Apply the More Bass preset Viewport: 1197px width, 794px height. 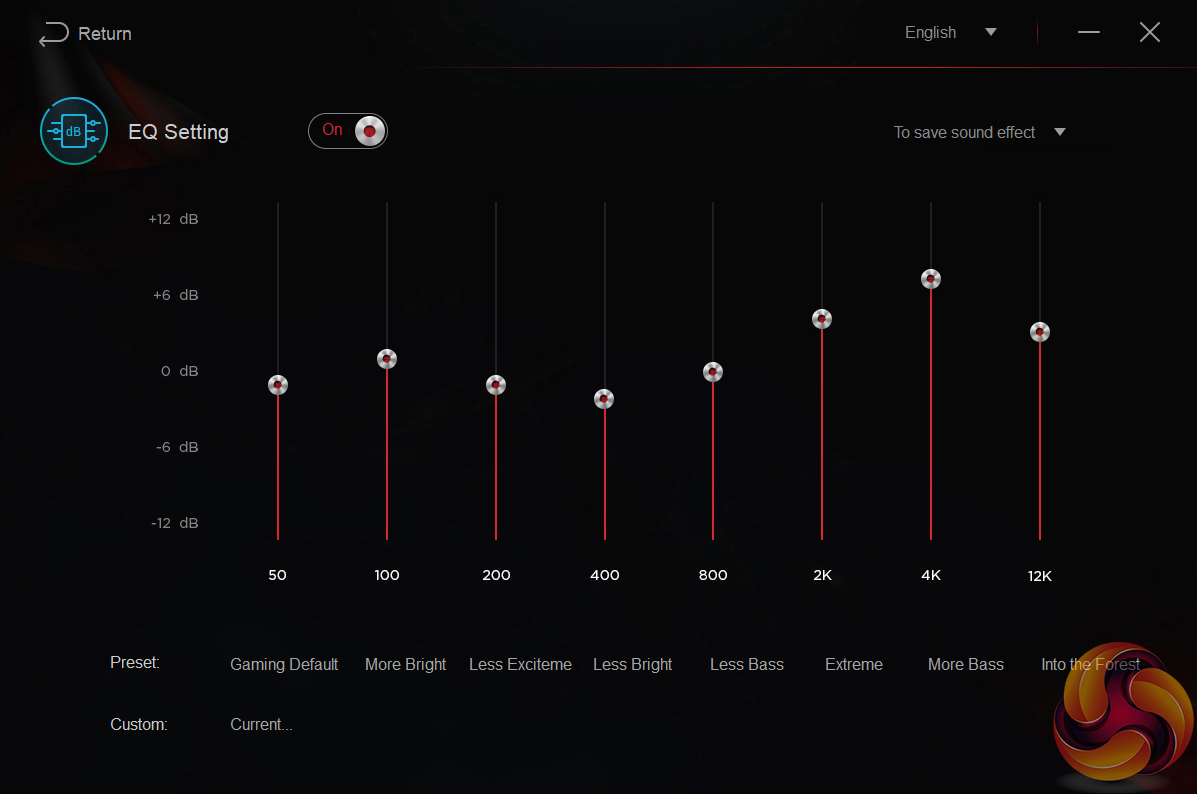[x=965, y=664]
